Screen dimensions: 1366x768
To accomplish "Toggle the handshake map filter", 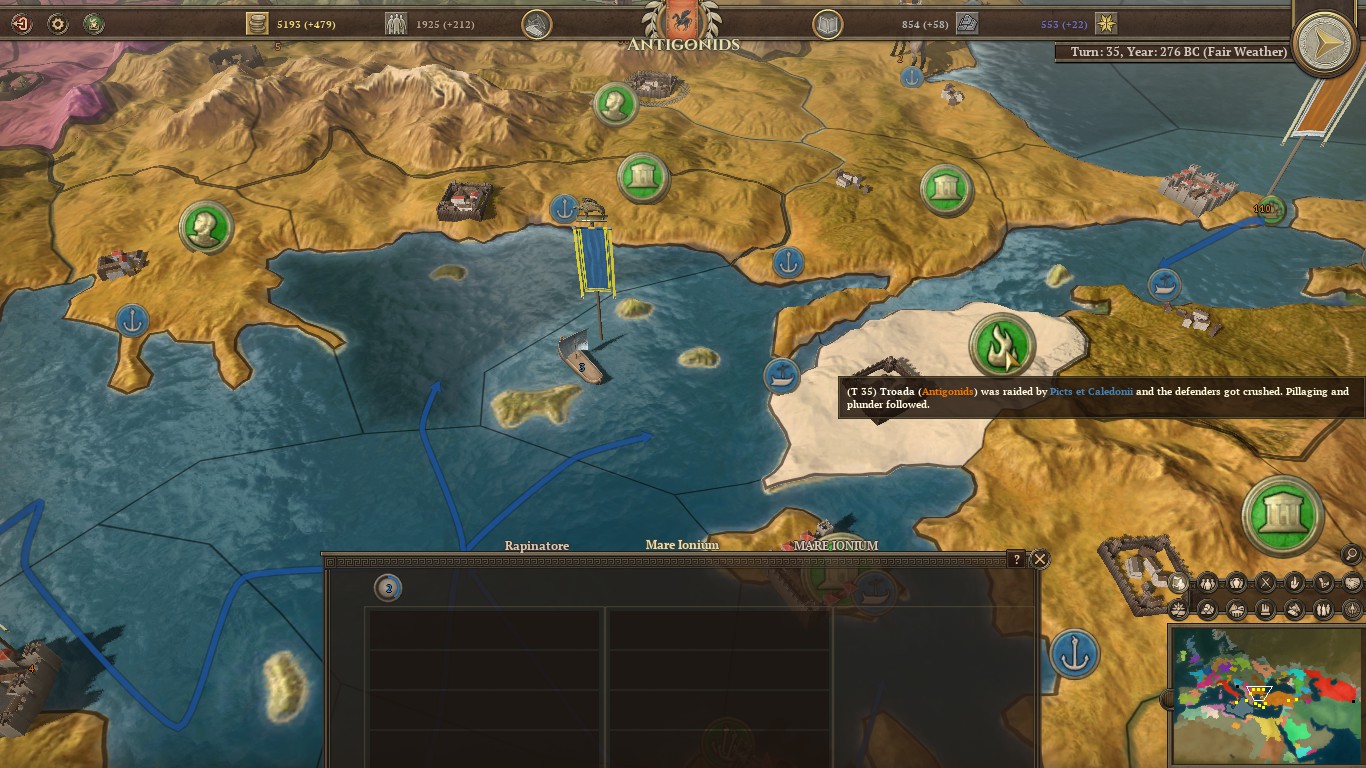I will (1353, 582).
